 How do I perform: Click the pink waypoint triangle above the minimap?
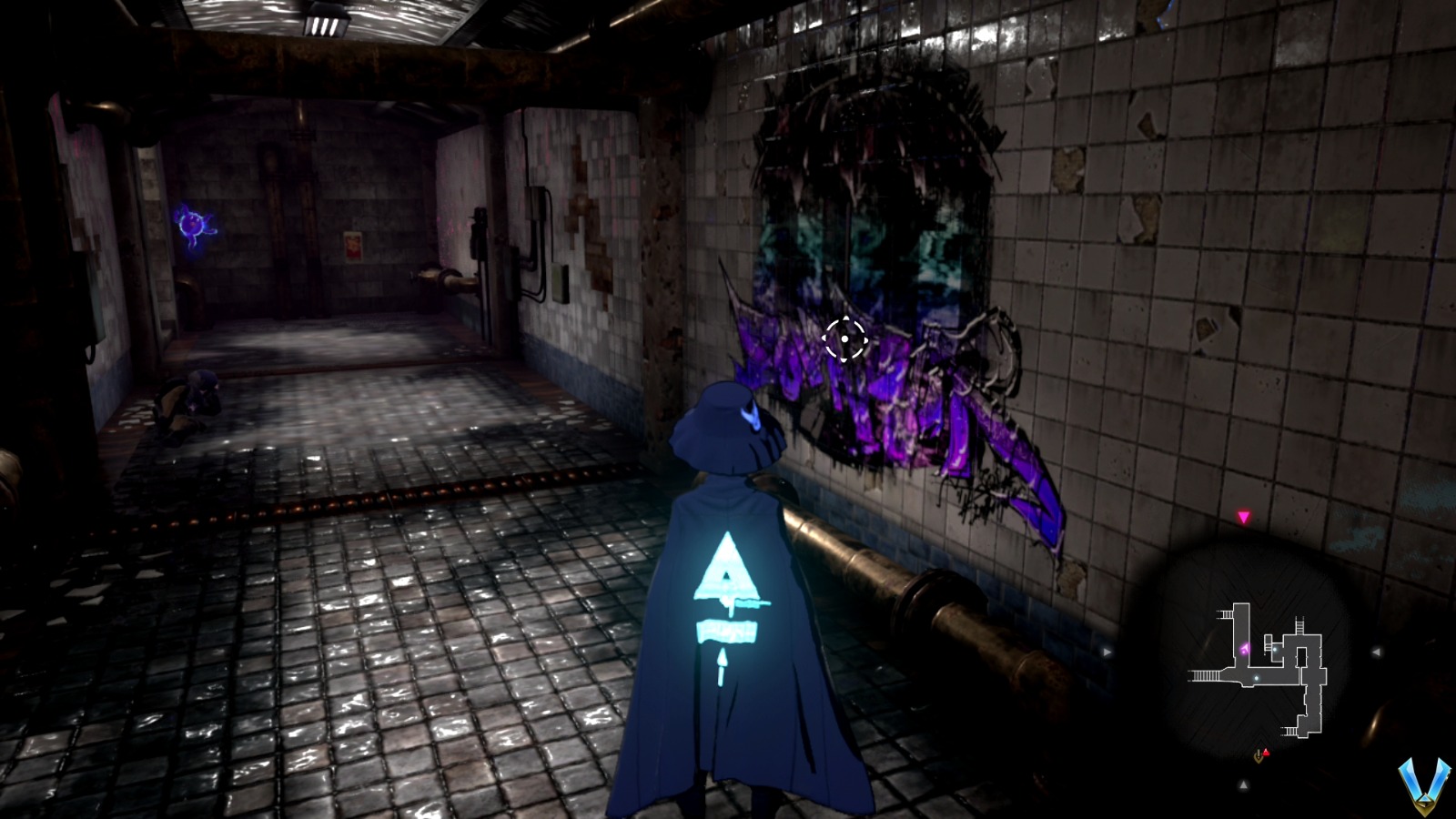(1243, 517)
